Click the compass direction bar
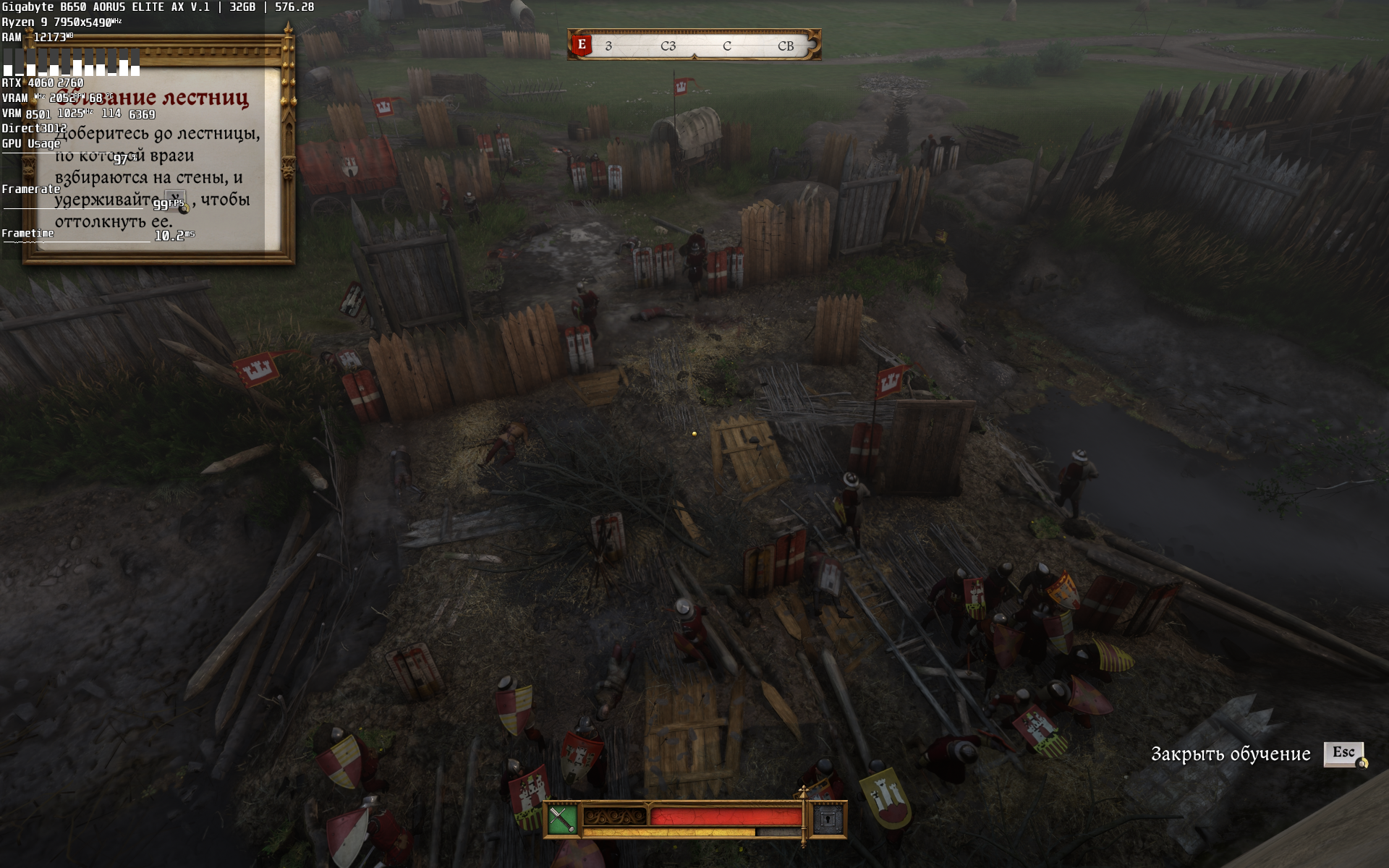 (694, 46)
